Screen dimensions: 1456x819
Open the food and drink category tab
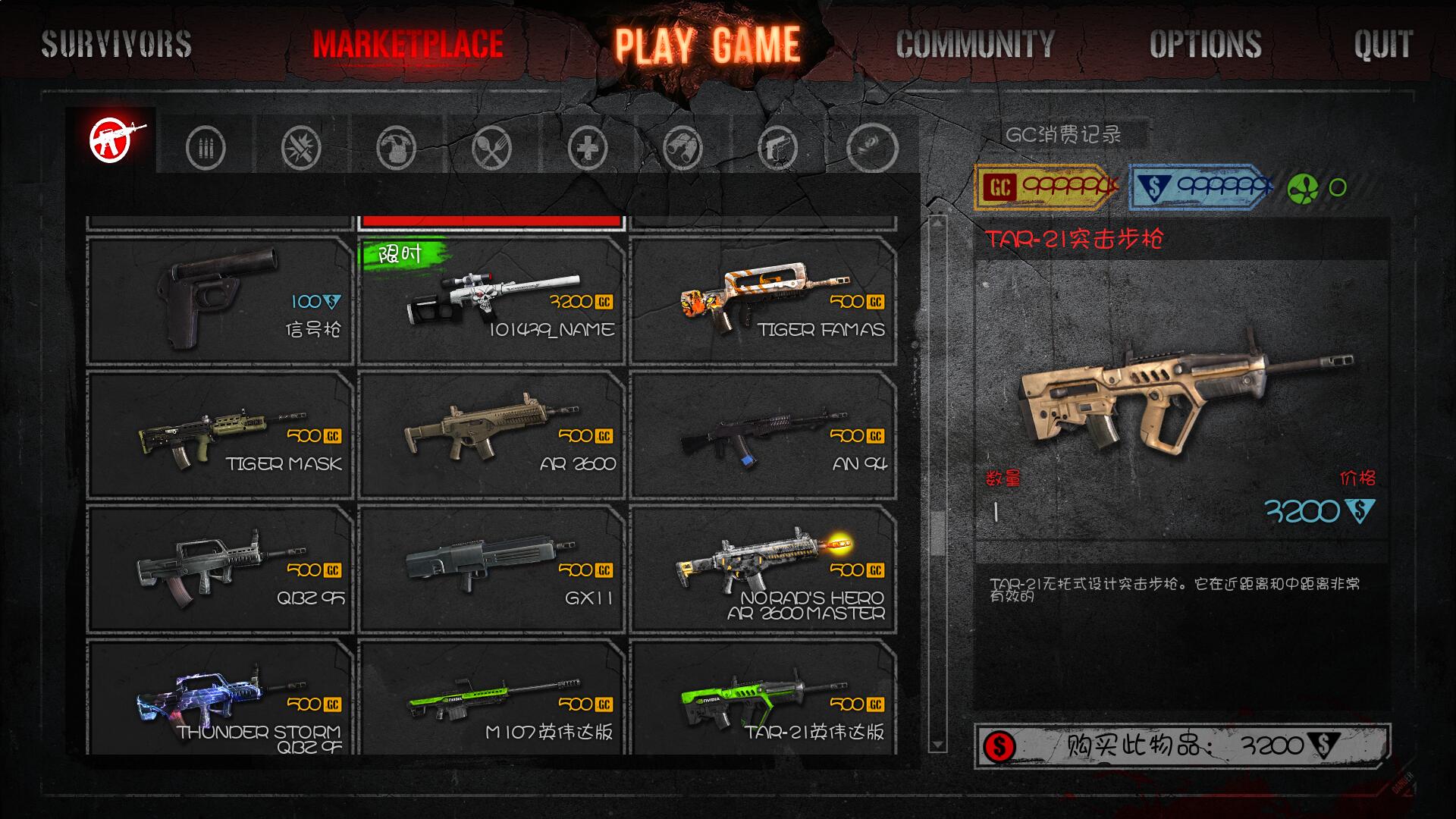pos(491,147)
